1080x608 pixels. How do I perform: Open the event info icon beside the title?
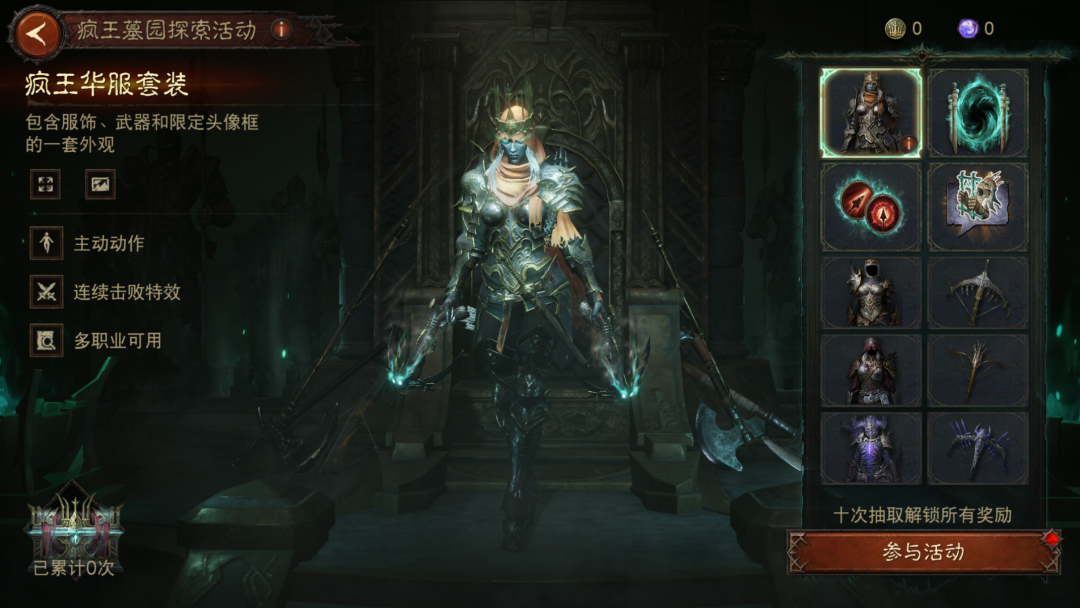[x=281, y=29]
